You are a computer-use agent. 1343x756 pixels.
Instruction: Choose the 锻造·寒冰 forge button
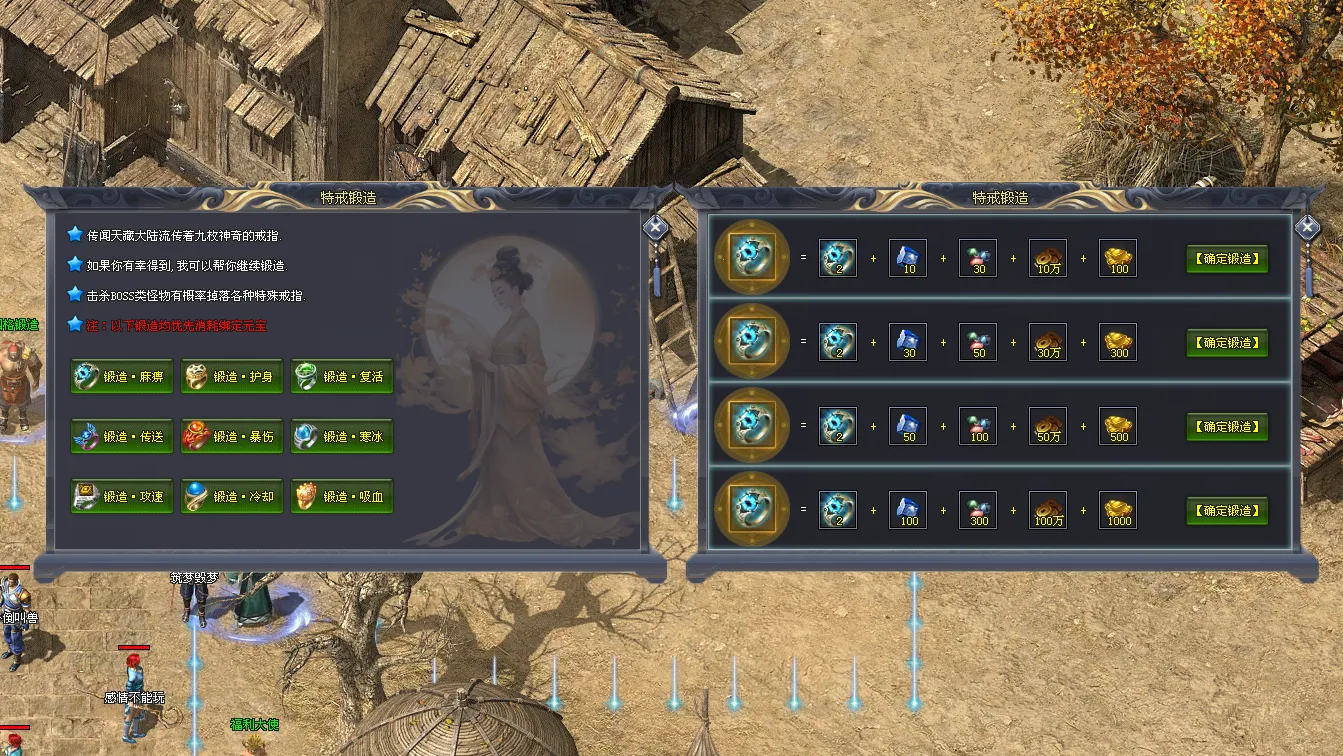tap(342, 437)
